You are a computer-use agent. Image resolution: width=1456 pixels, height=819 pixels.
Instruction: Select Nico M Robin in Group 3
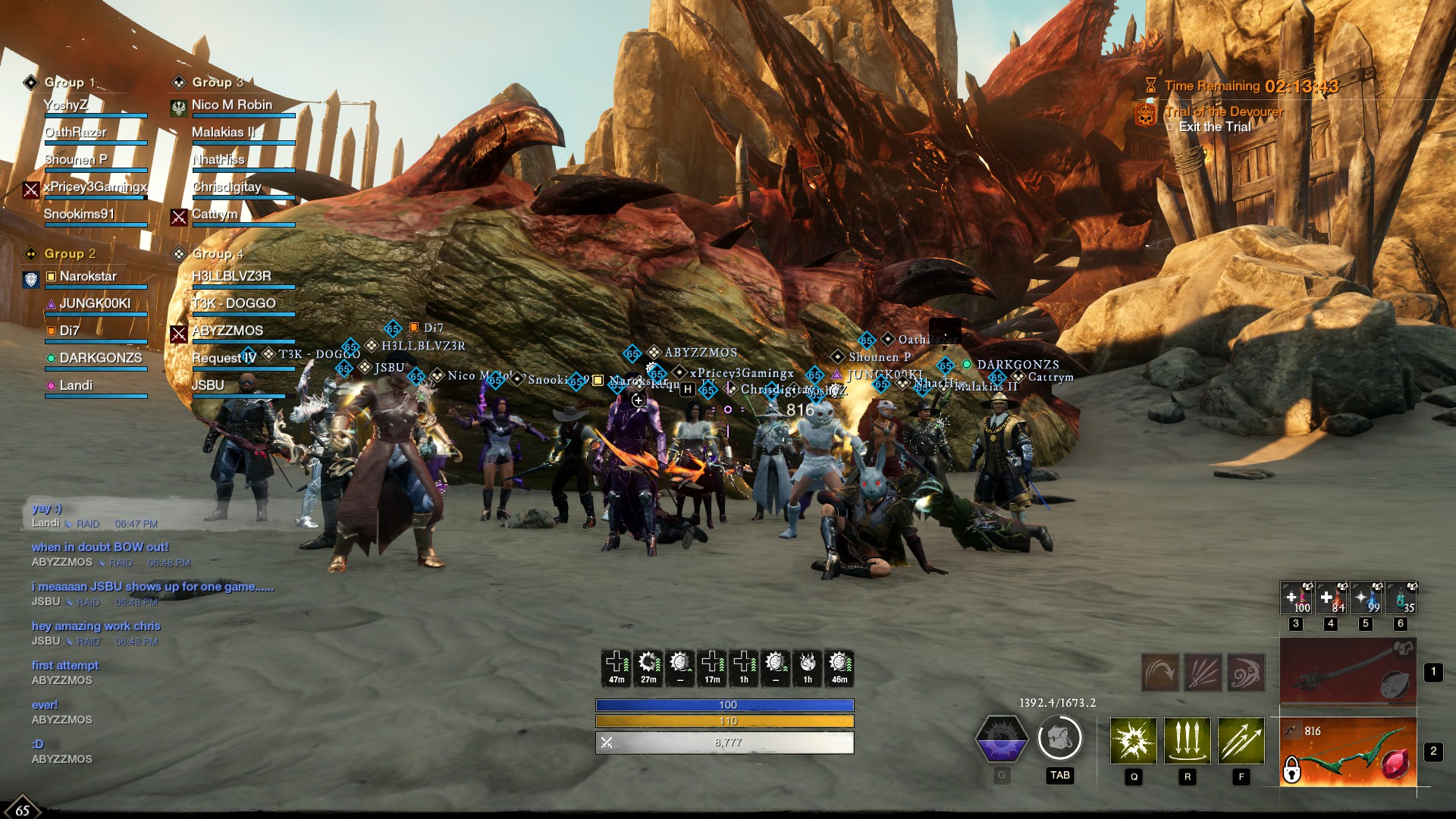pos(231,105)
